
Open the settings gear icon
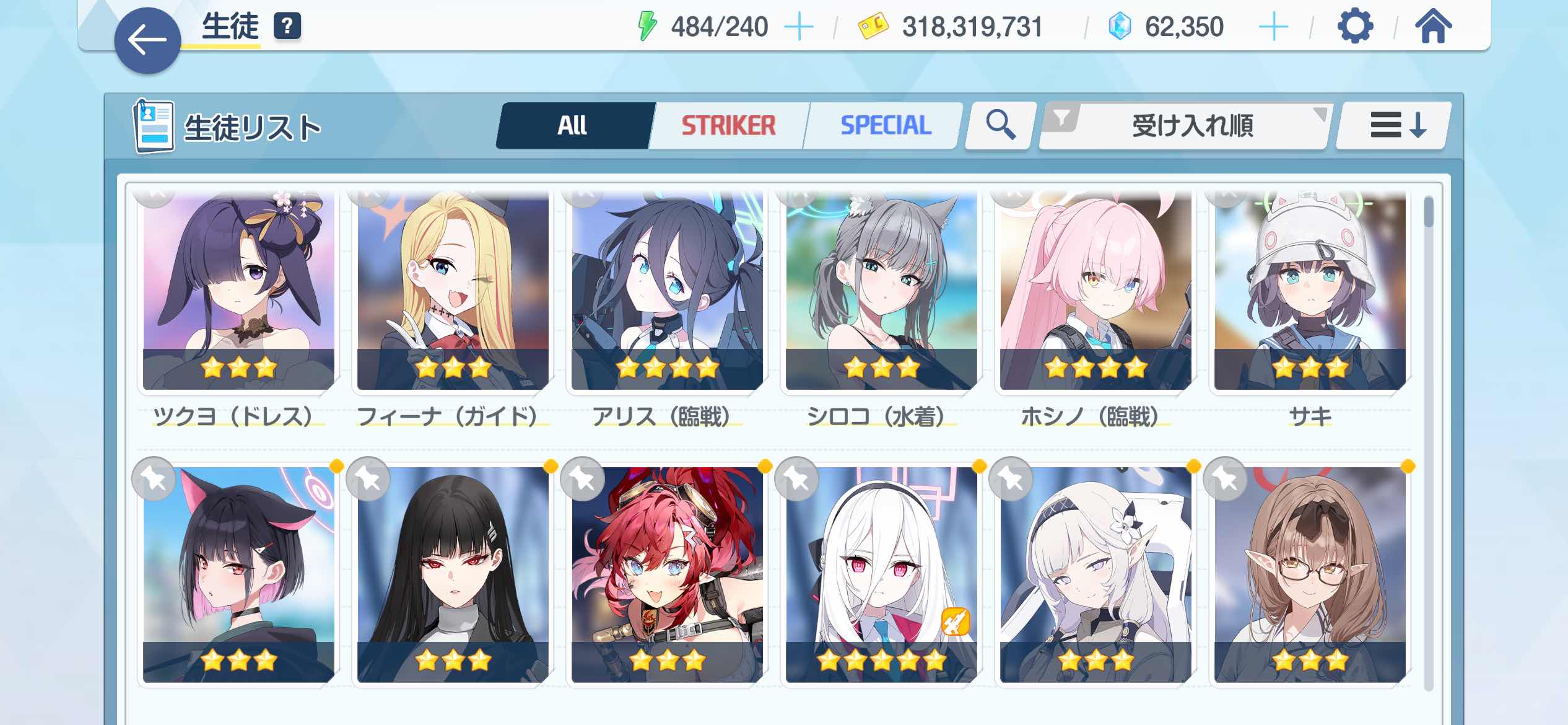pos(1355,27)
